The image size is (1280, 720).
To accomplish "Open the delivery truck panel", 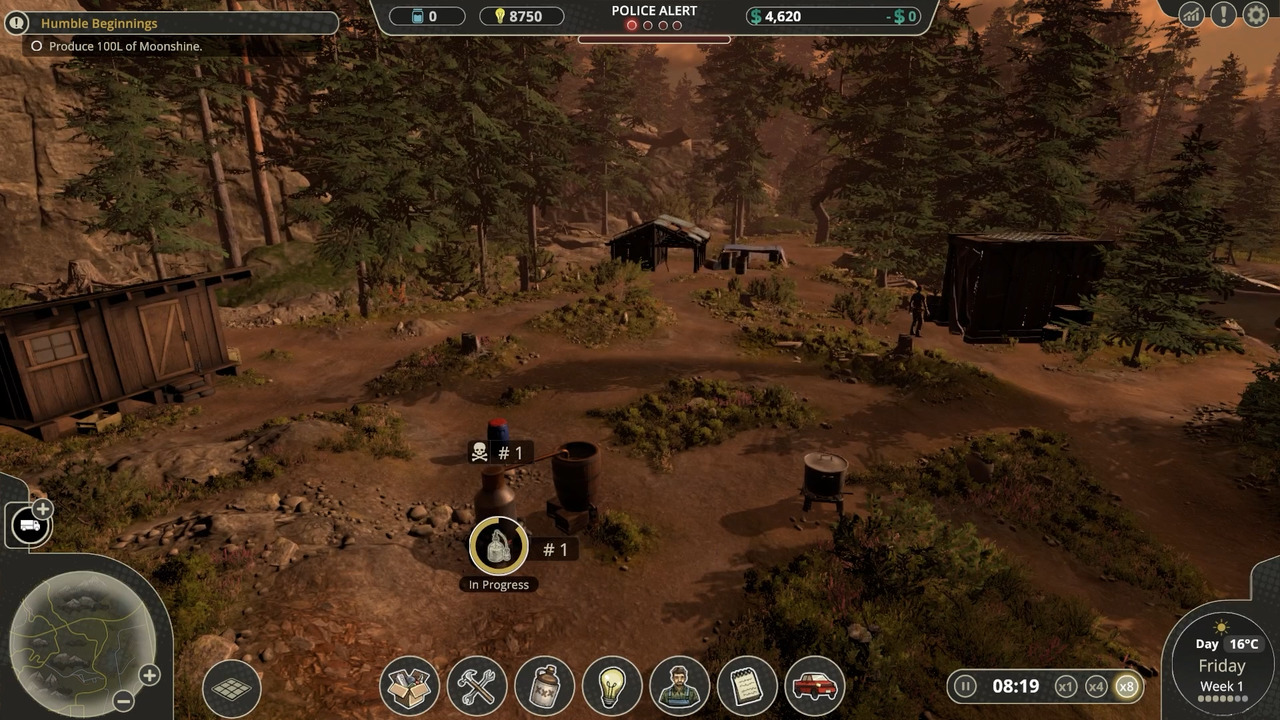I will (x=29, y=525).
